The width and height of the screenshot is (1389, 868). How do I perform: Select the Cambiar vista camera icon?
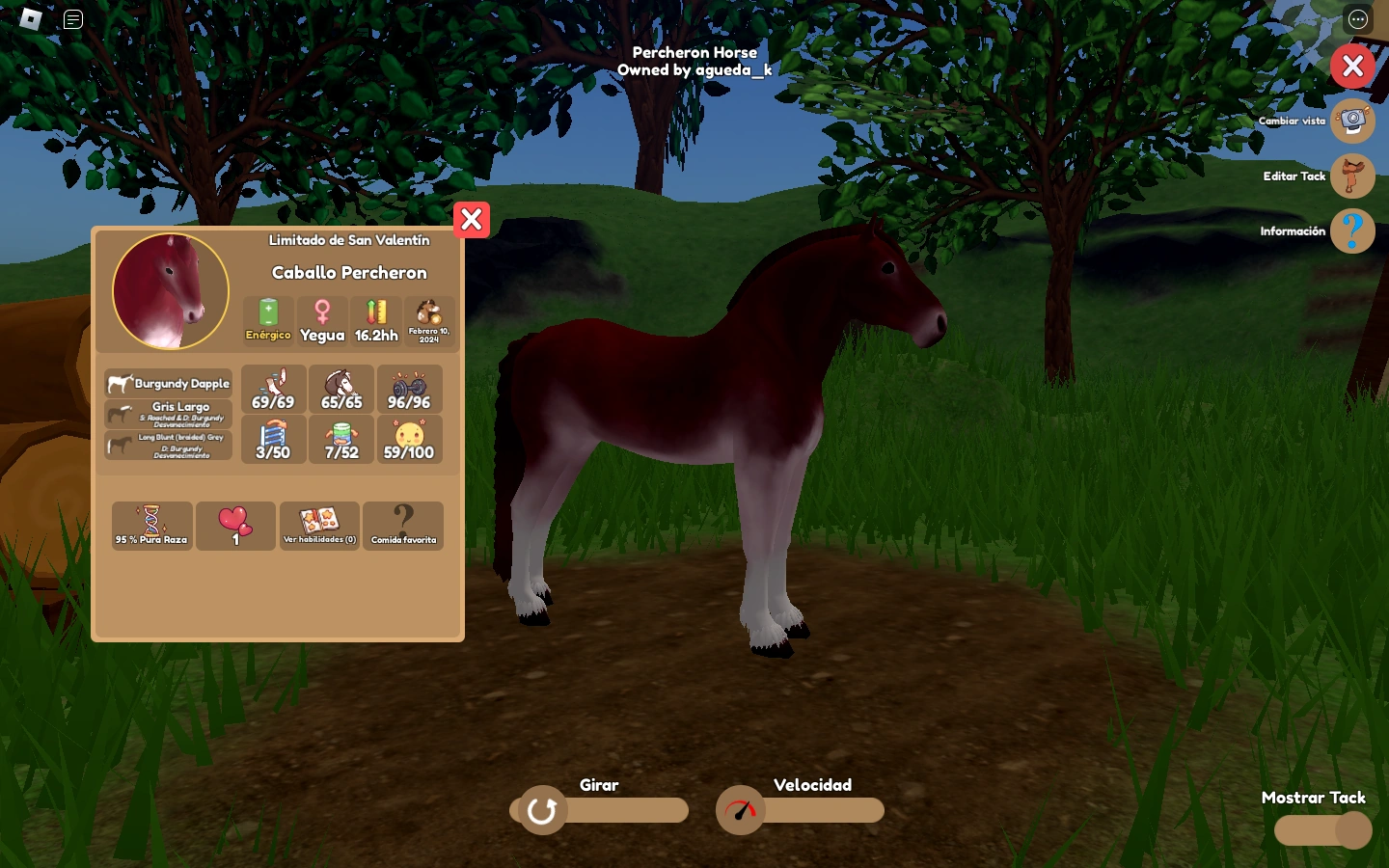coord(1352,121)
